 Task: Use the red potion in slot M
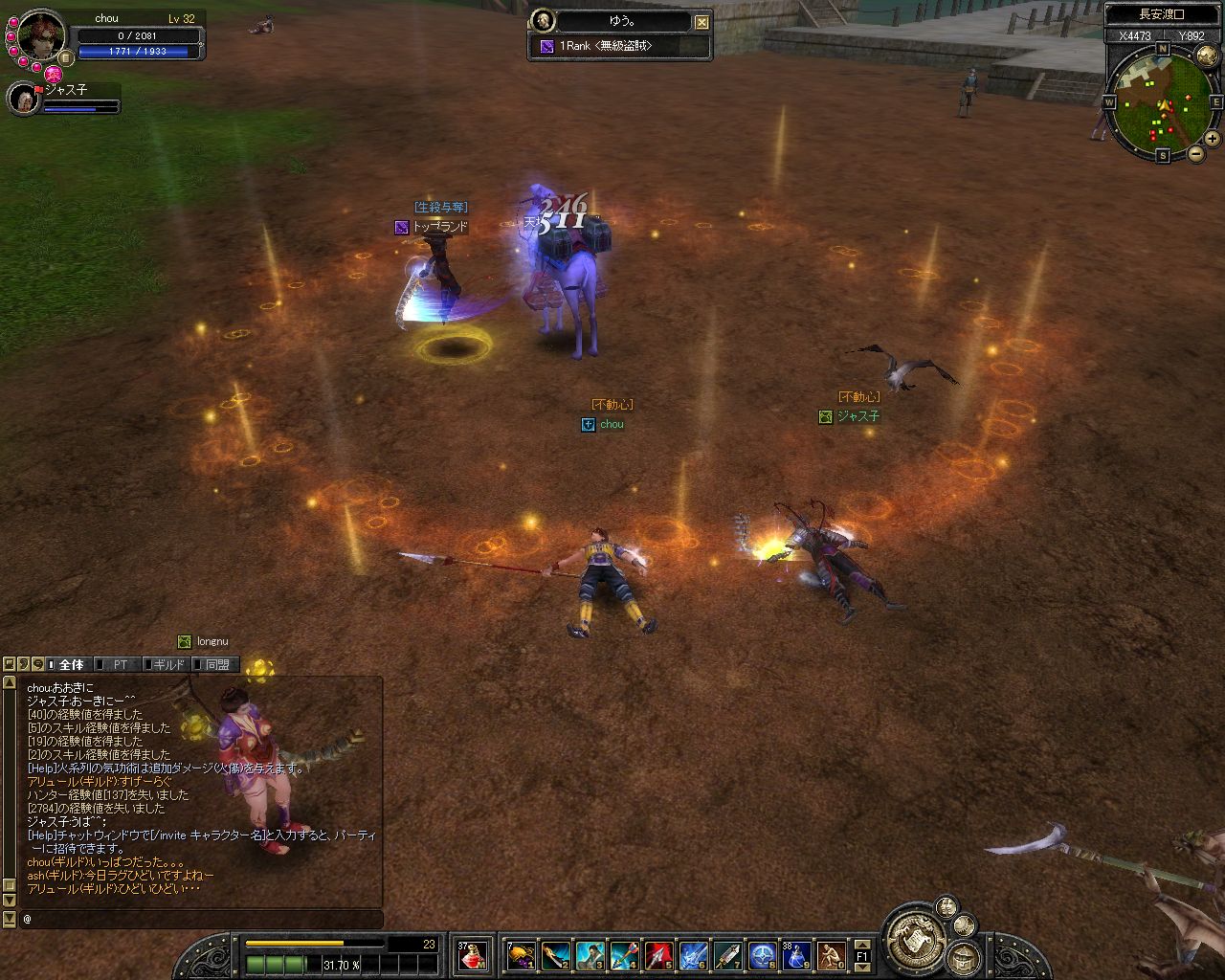tap(472, 955)
